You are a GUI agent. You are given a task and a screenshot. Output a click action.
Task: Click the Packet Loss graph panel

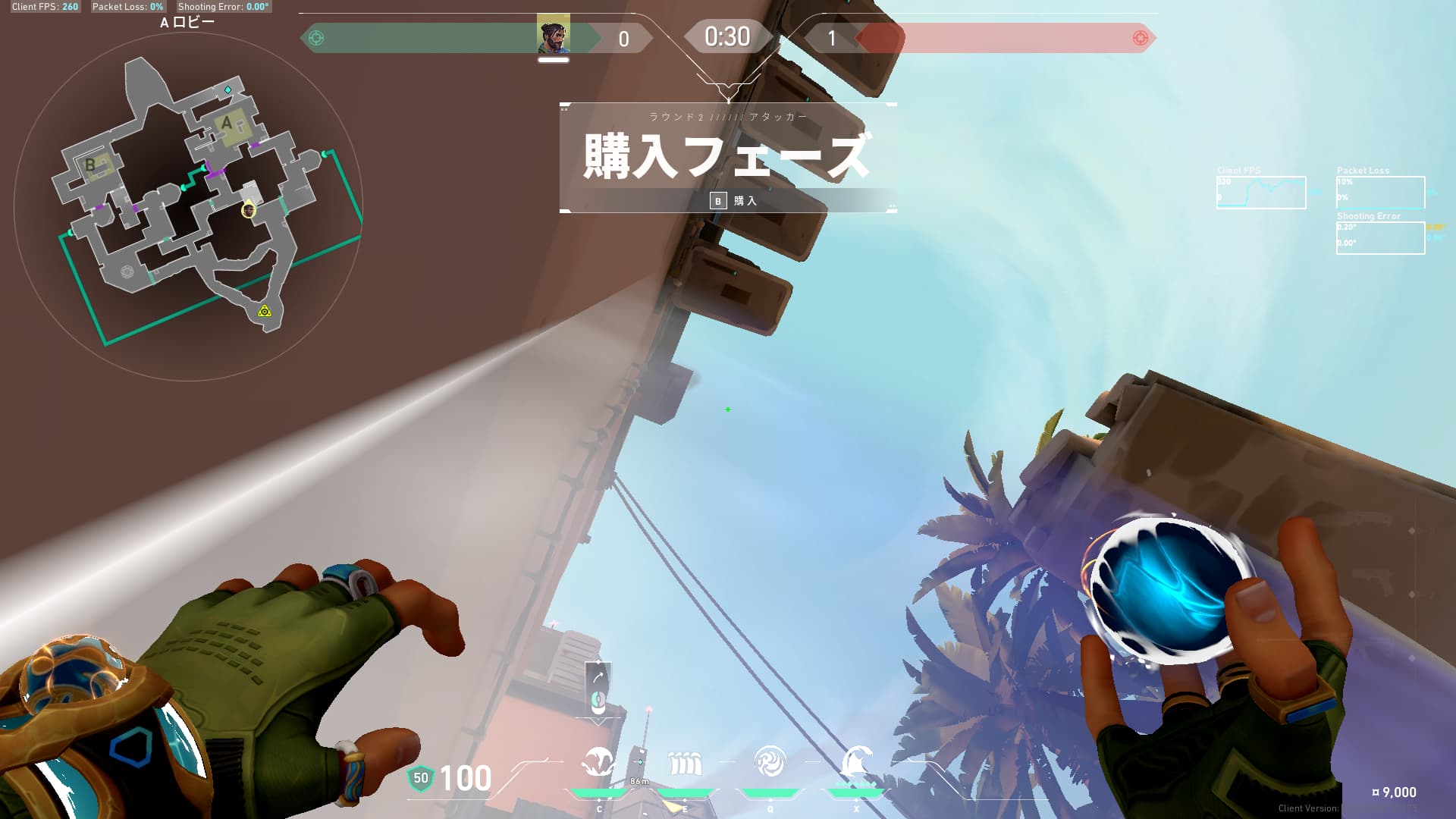point(1380,192)
